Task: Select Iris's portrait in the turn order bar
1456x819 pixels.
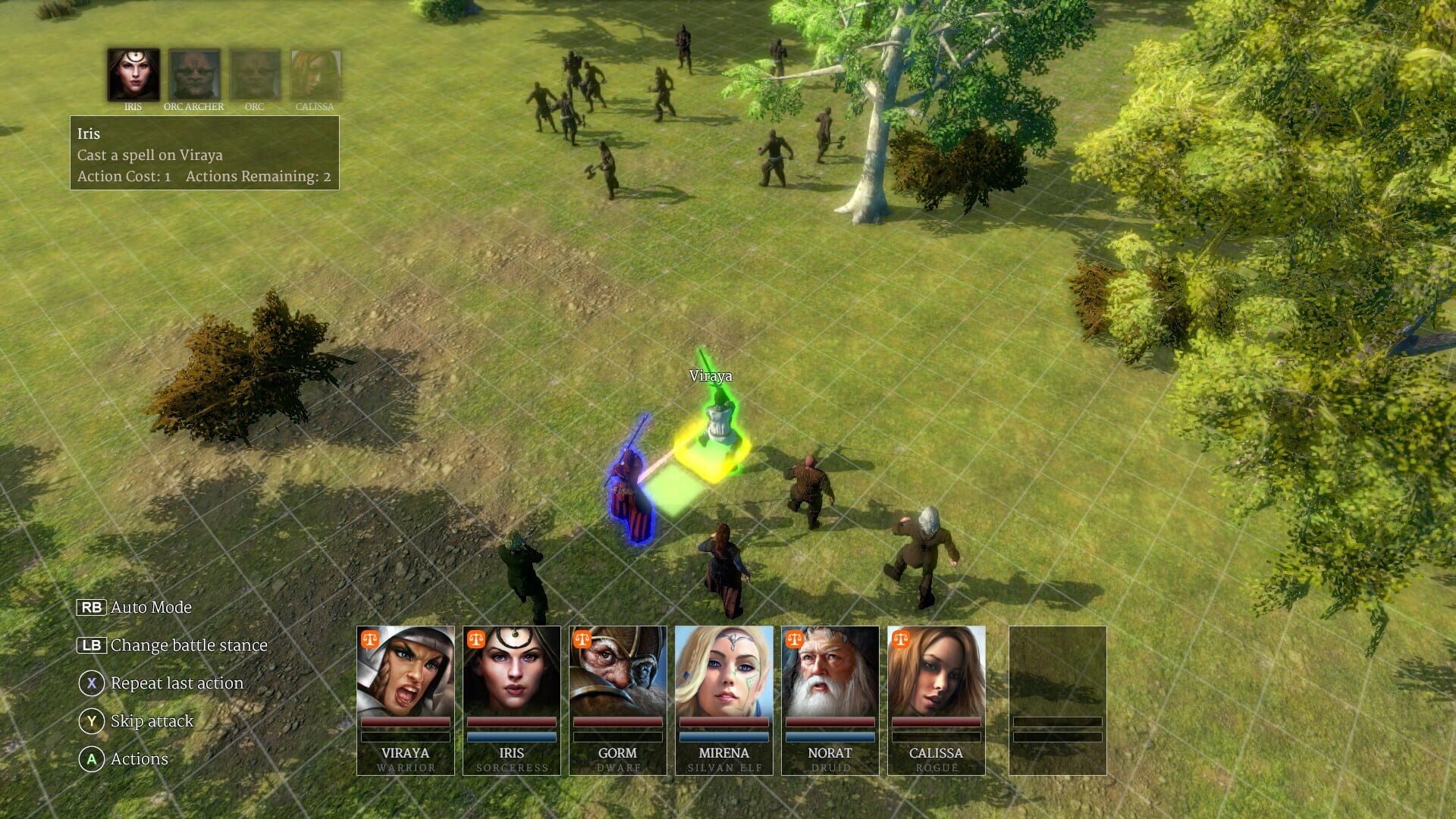Action: pos(133,74)
